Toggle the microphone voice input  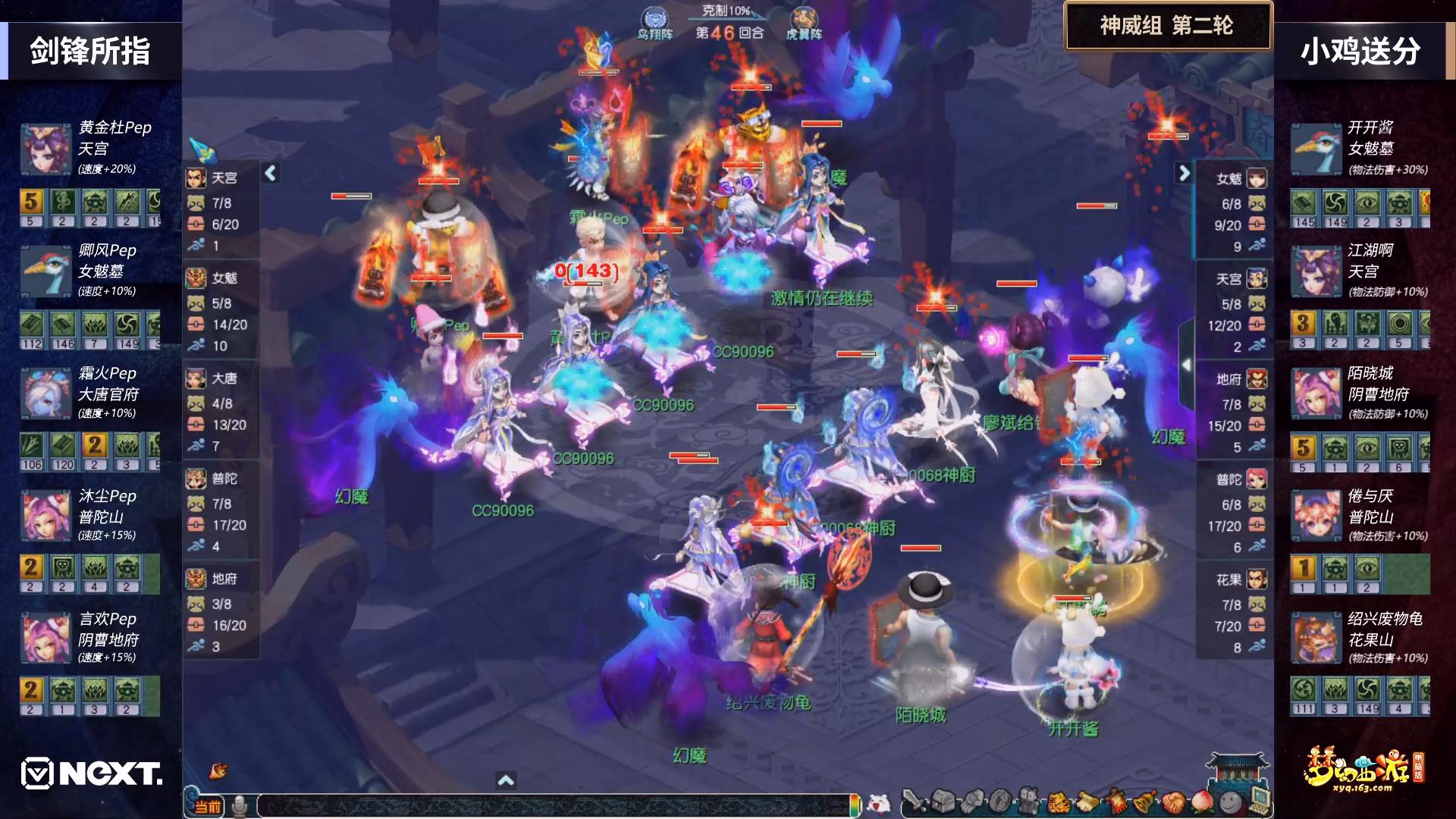coord(240,805)
